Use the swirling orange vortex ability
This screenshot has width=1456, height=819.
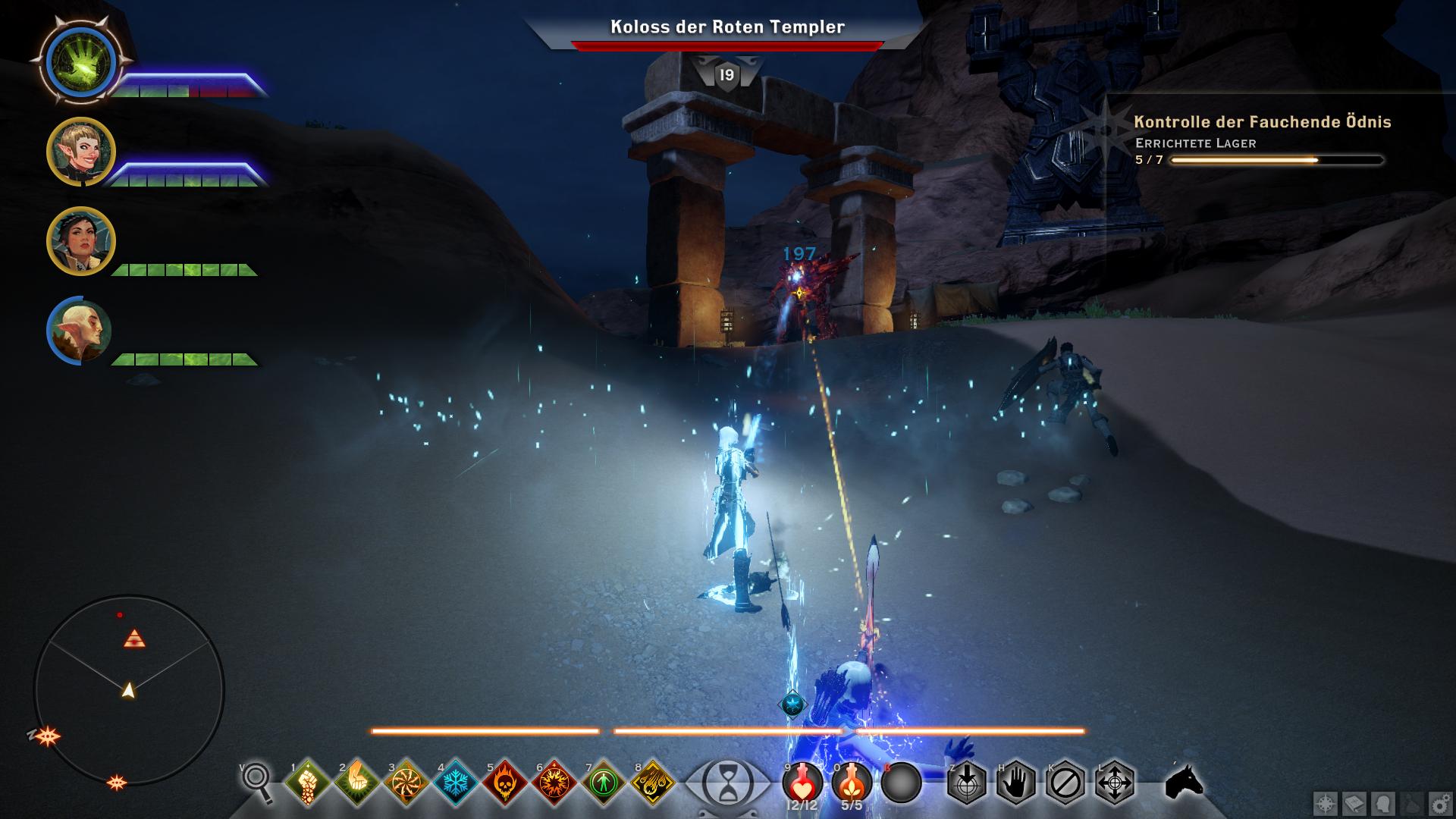tap(406, 782)
